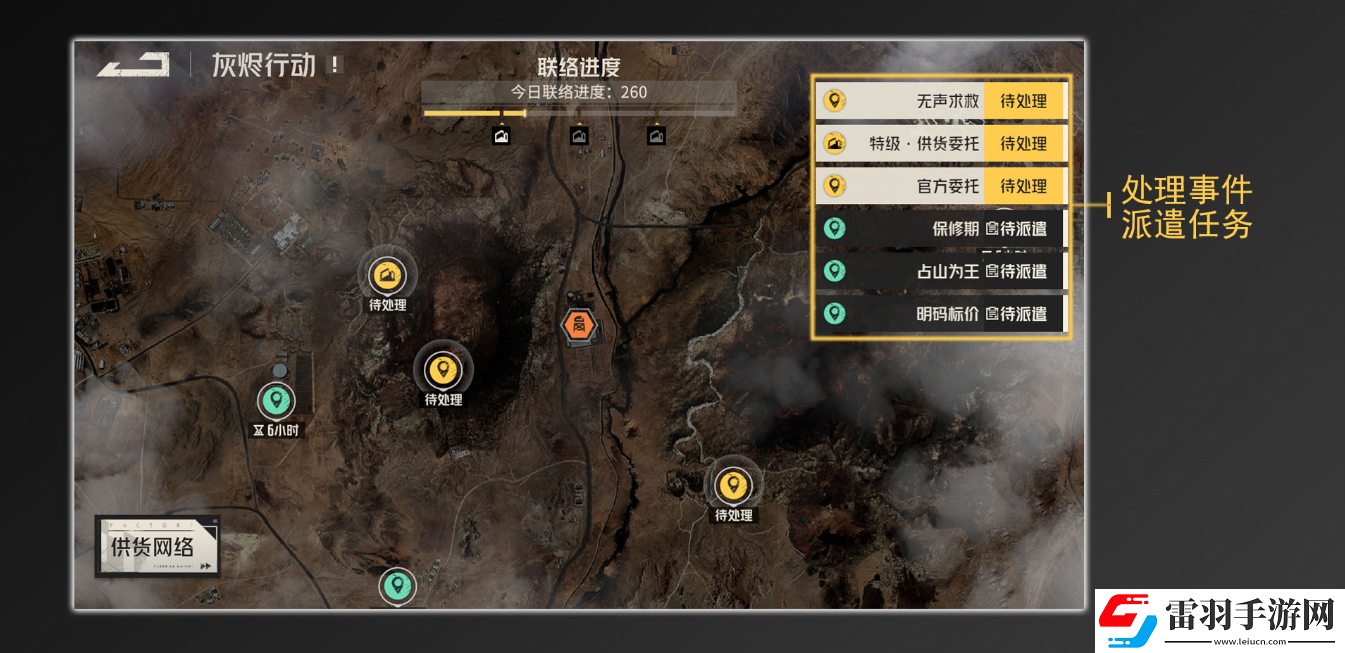The image size is (1345, 653).
Task: Visit the 雷羽手游网 watermark link
Action: [x=1220, y=617]
